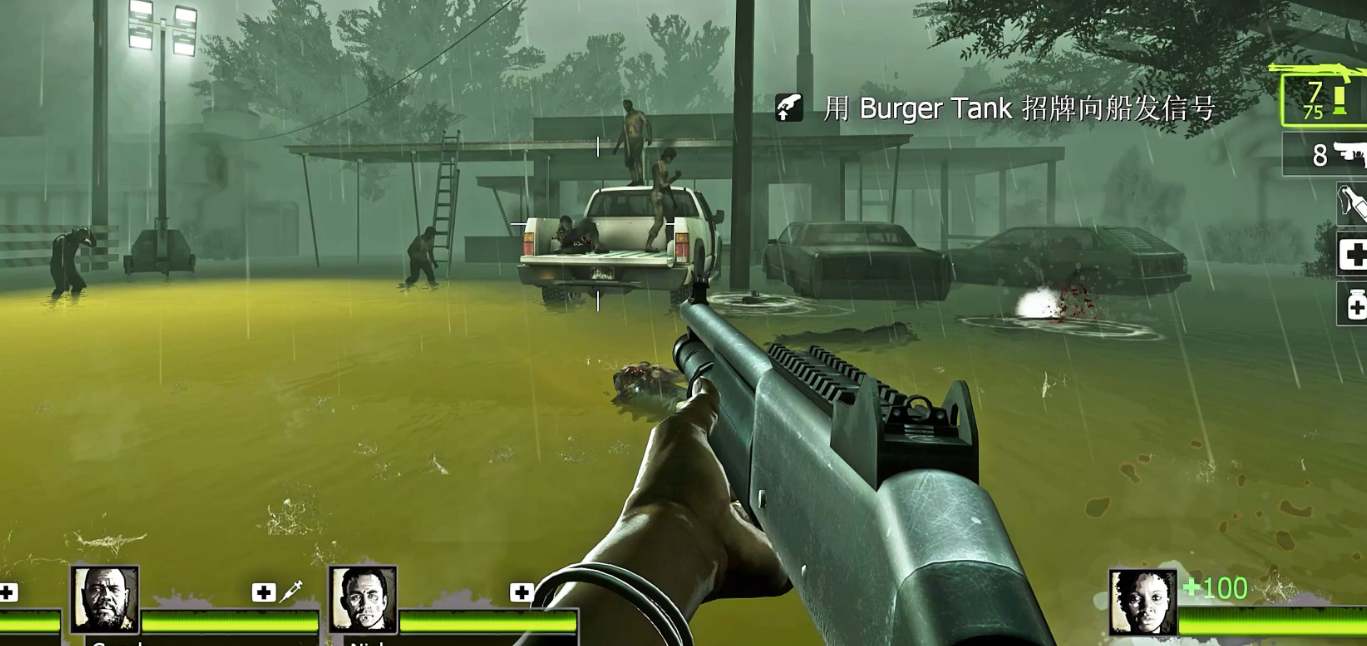
Task: Click the medkit icon above Nick's health bar
Action: coord(521,592)
